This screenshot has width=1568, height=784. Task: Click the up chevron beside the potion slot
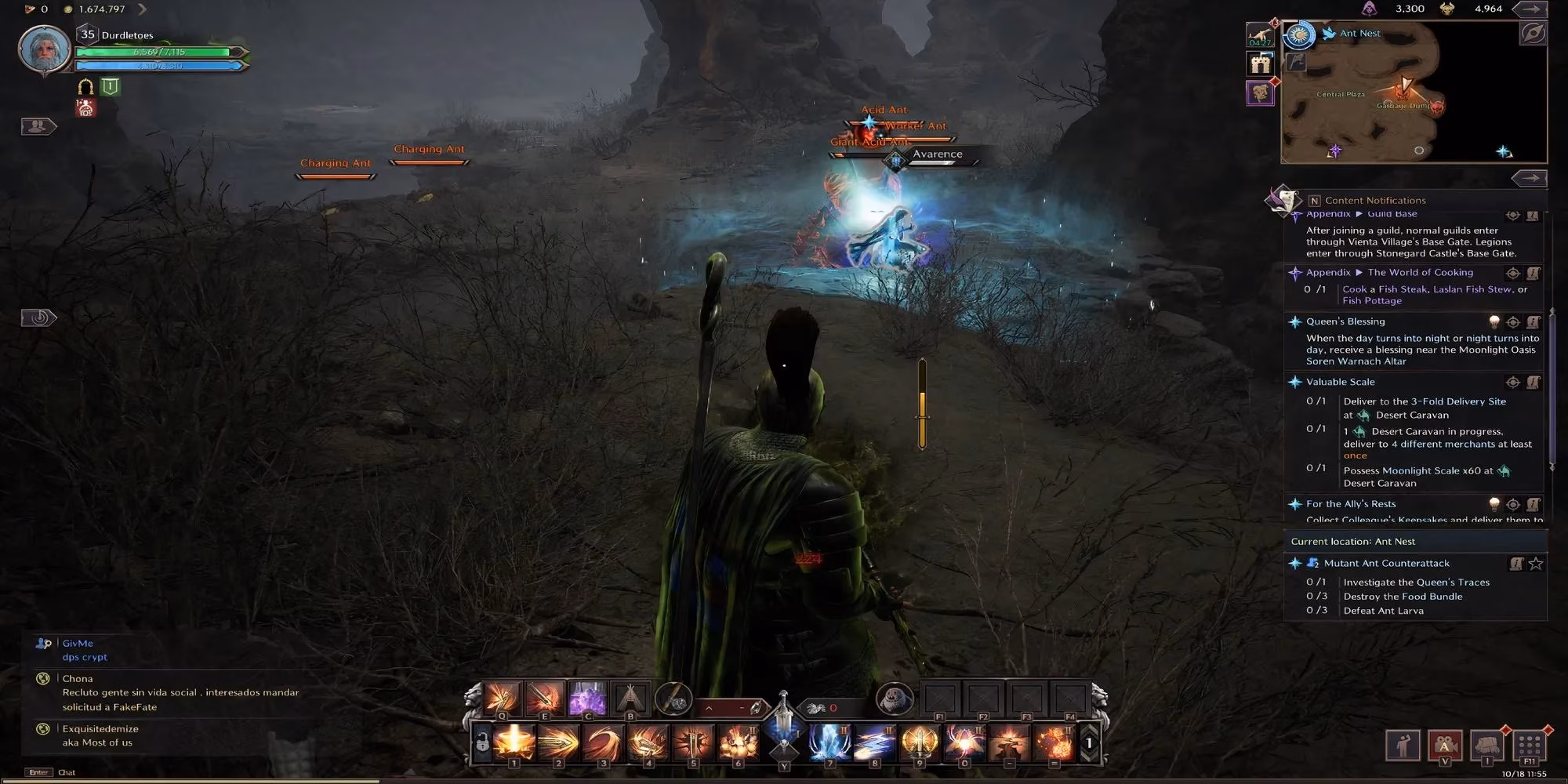709,707
